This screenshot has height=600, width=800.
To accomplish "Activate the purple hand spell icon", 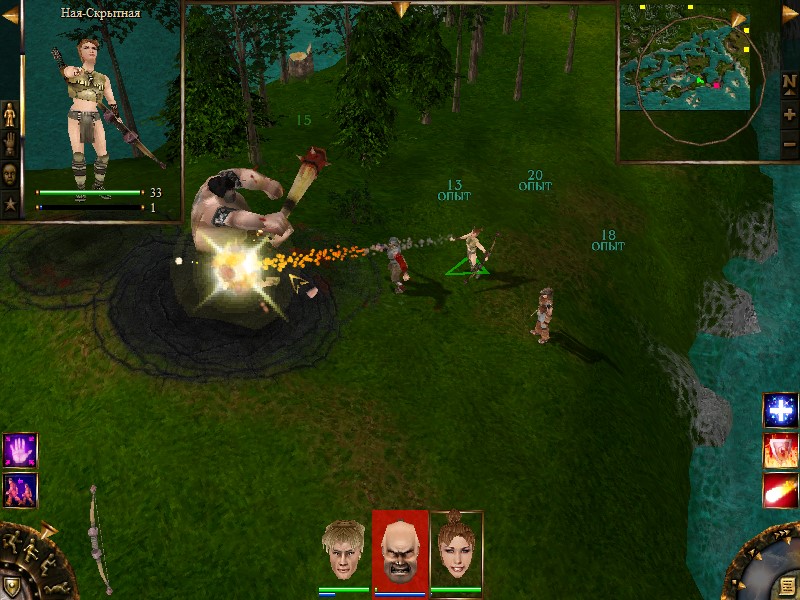I will pos(20,450).
